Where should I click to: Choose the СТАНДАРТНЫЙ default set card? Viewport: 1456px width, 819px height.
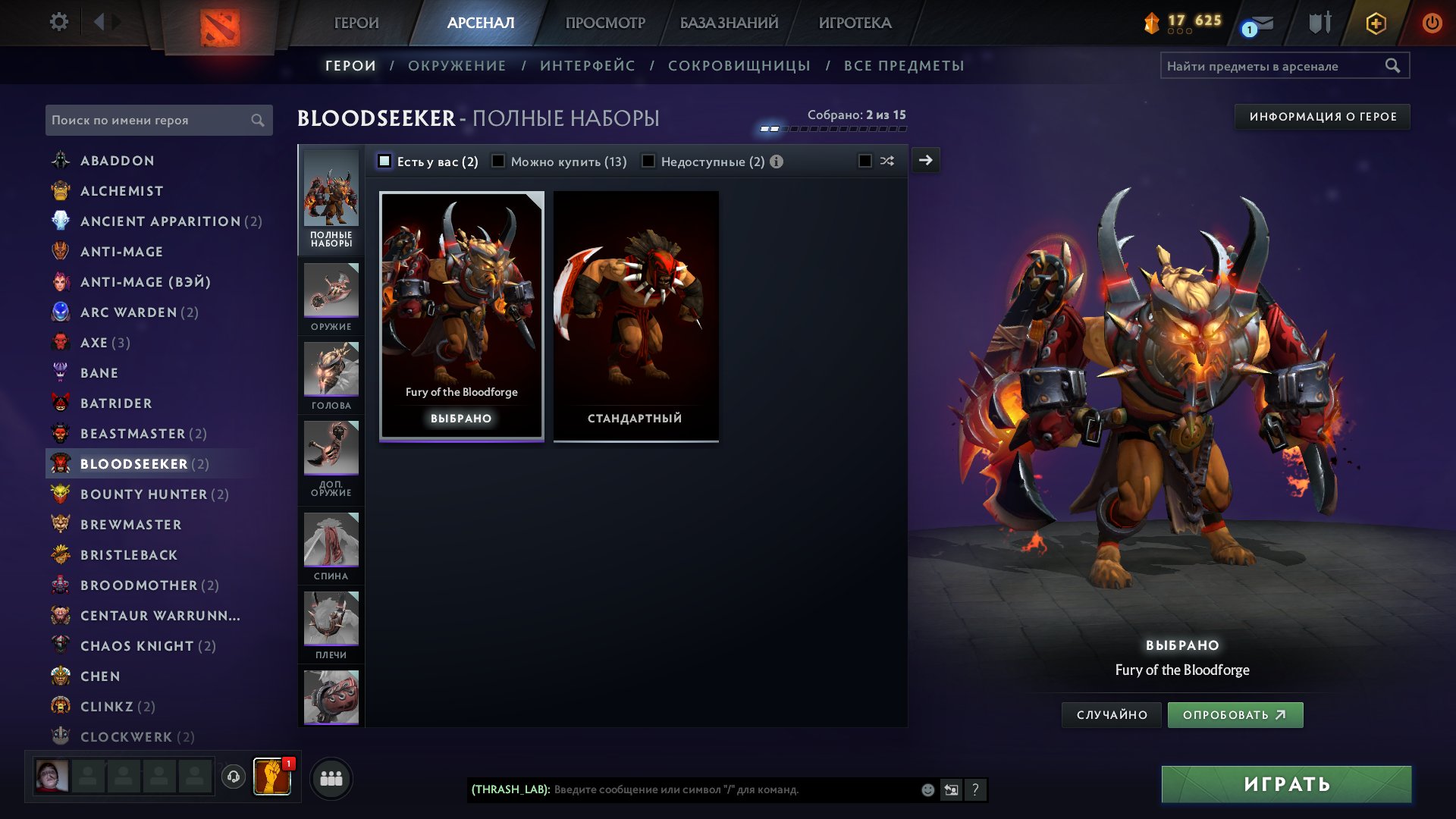(635, 315)
